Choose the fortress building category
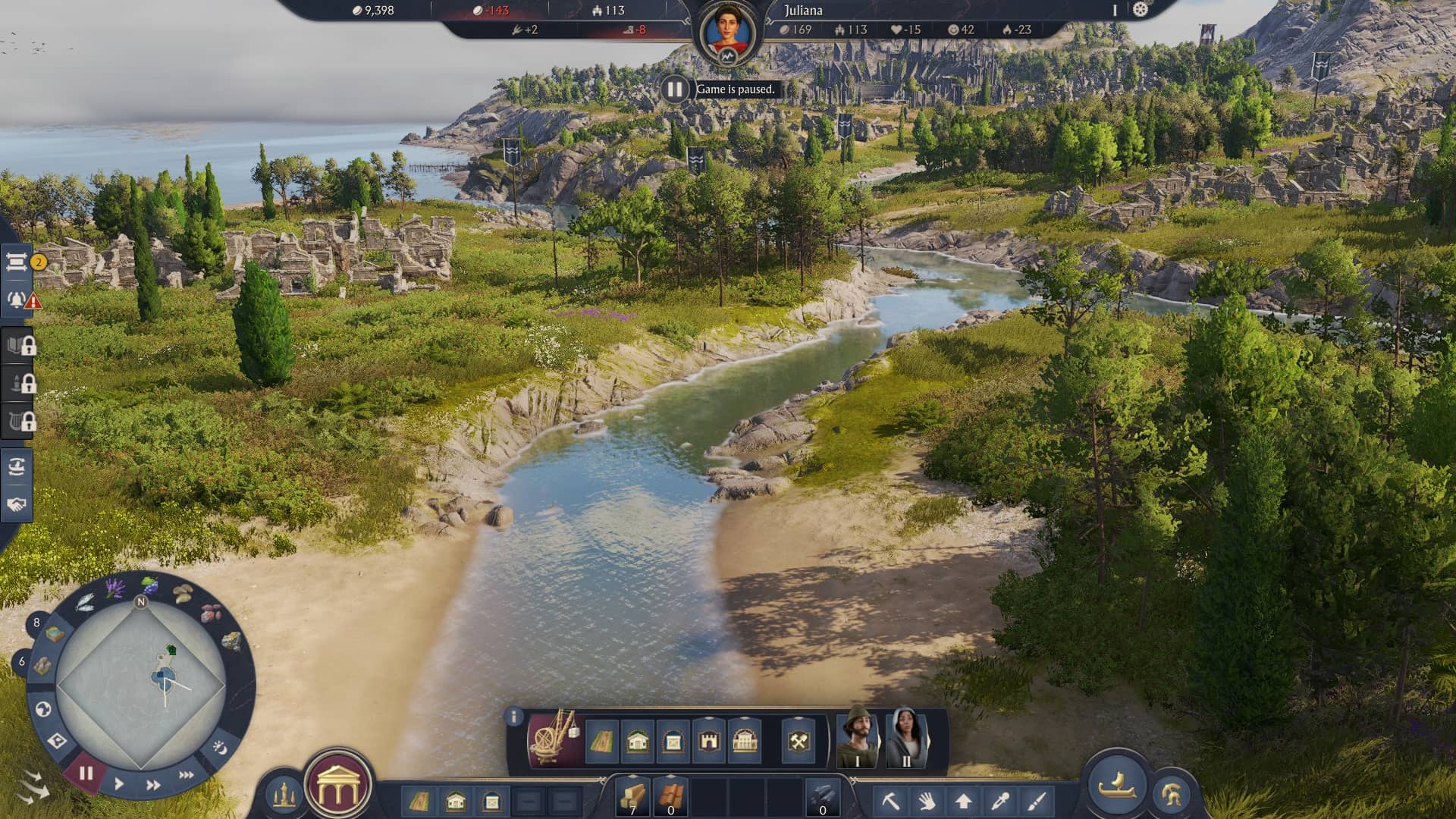 point(708,740)
